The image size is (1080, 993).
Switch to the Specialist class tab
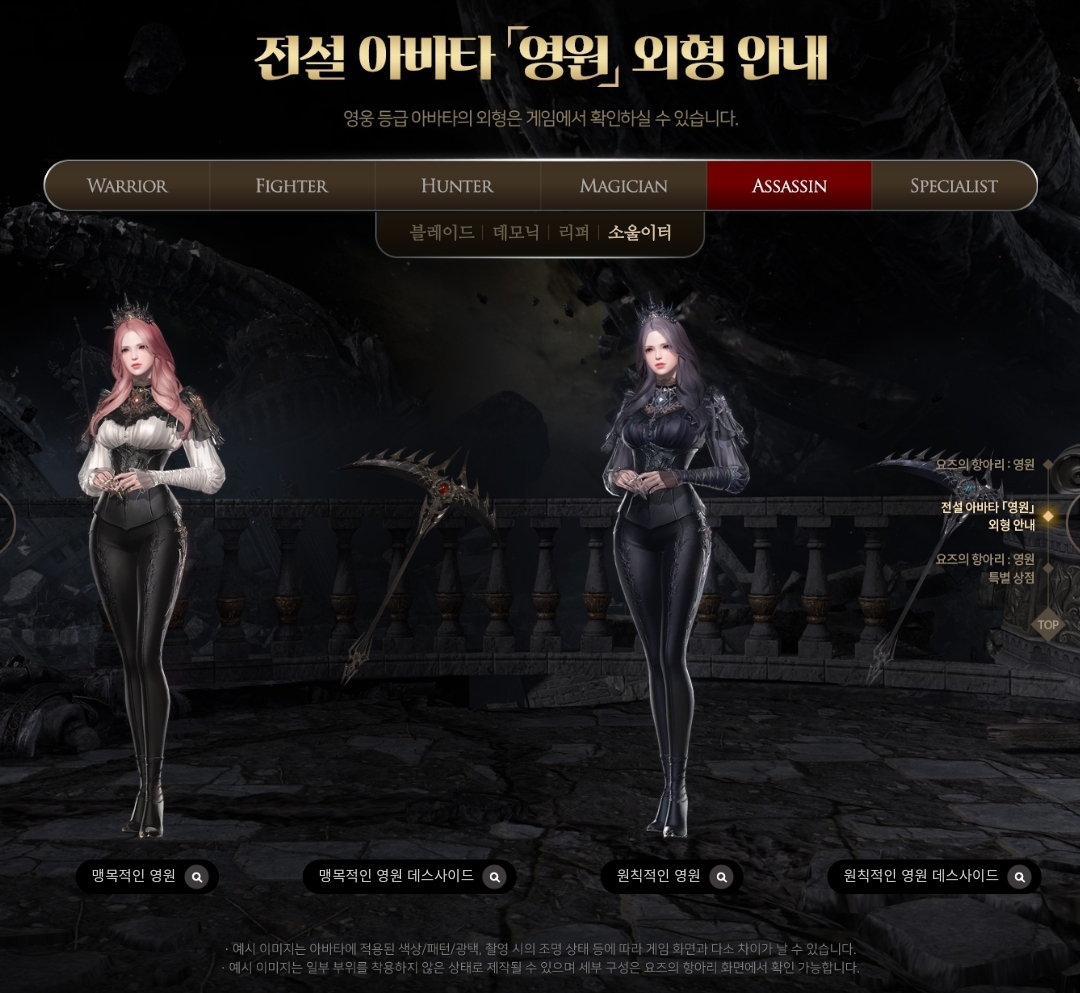(x=954, y=186)
